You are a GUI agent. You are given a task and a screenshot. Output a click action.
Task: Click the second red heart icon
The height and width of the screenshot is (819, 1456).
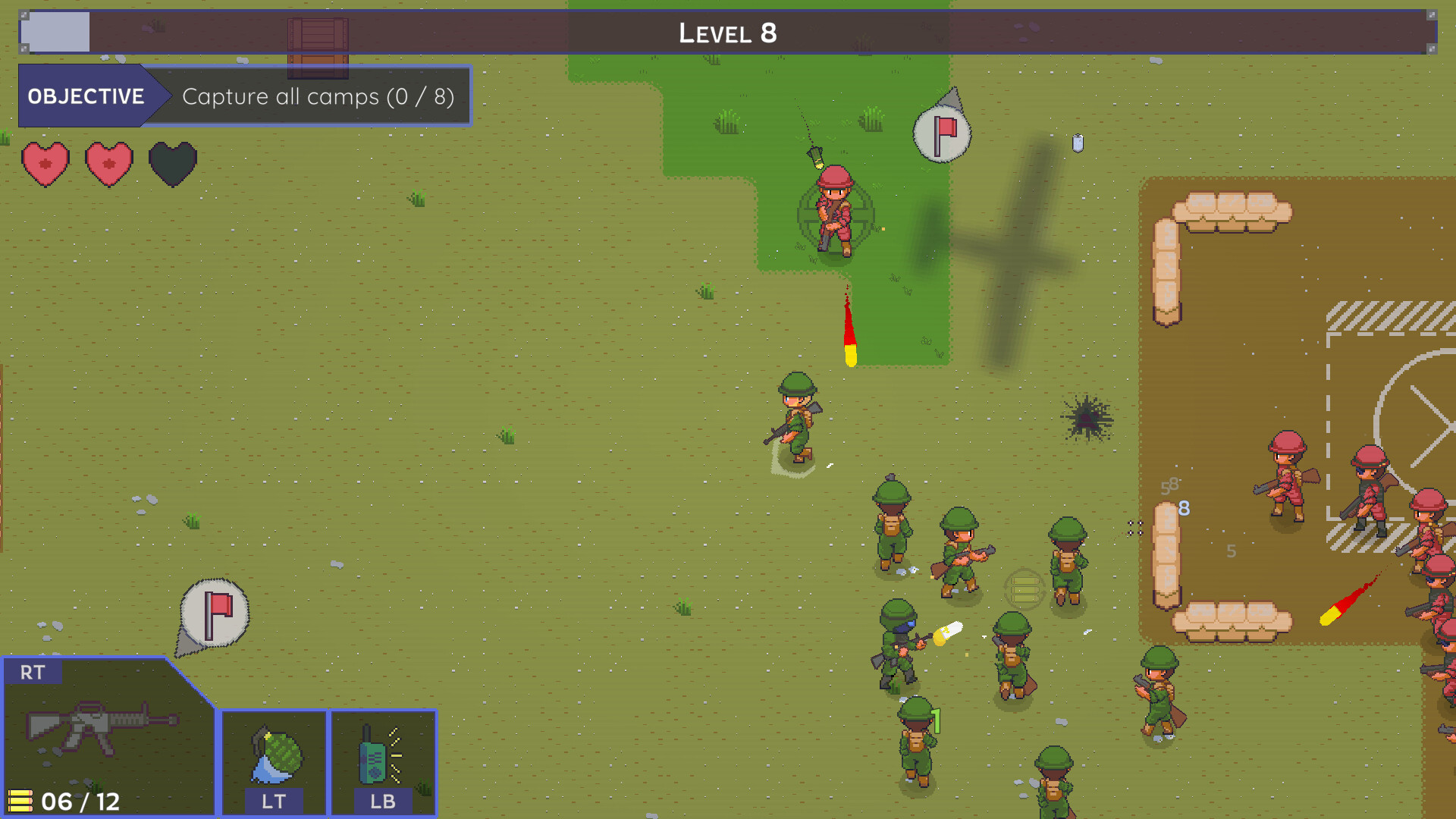108,162
